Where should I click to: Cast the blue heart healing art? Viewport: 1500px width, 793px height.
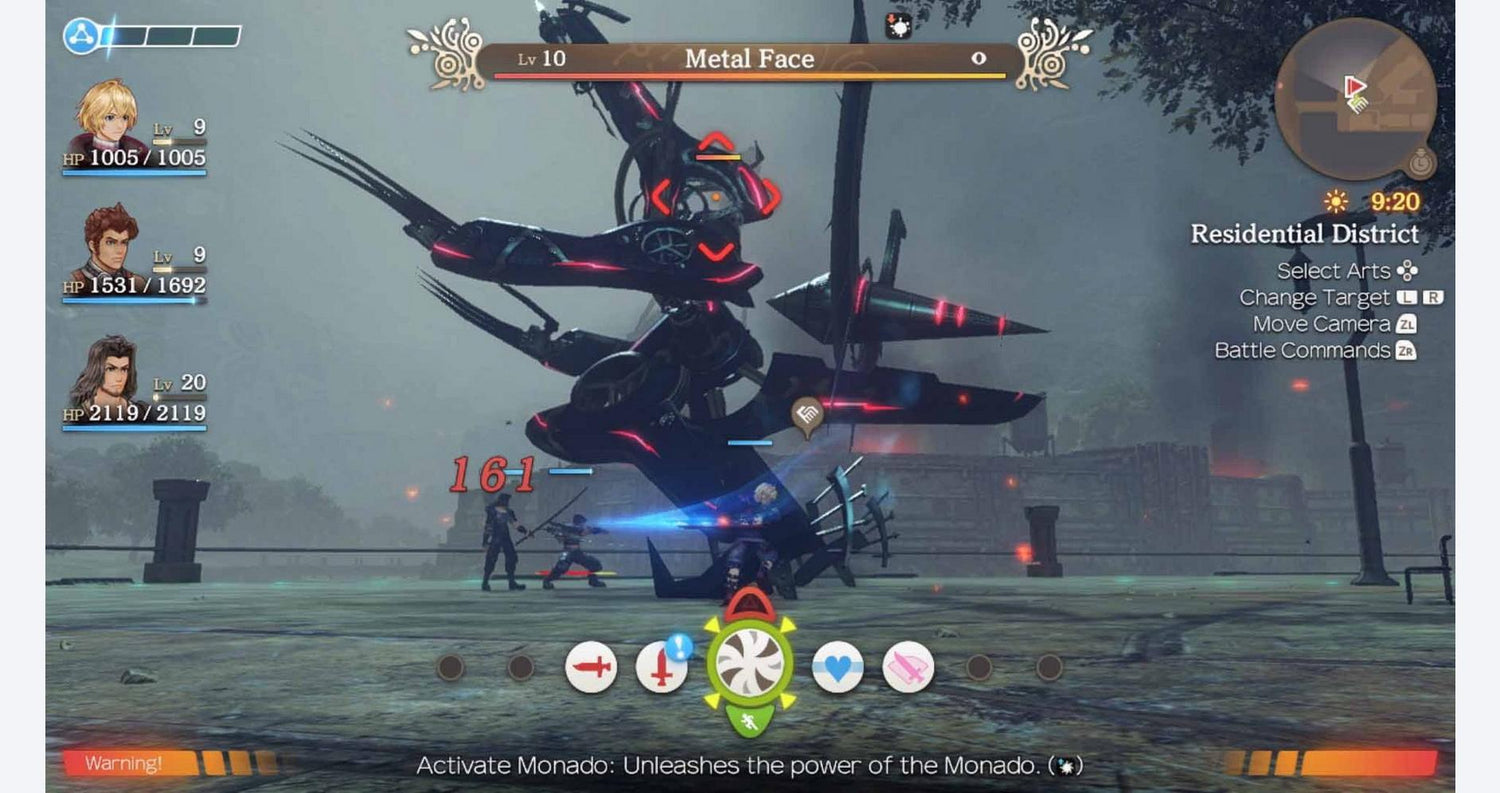[837, 667]
